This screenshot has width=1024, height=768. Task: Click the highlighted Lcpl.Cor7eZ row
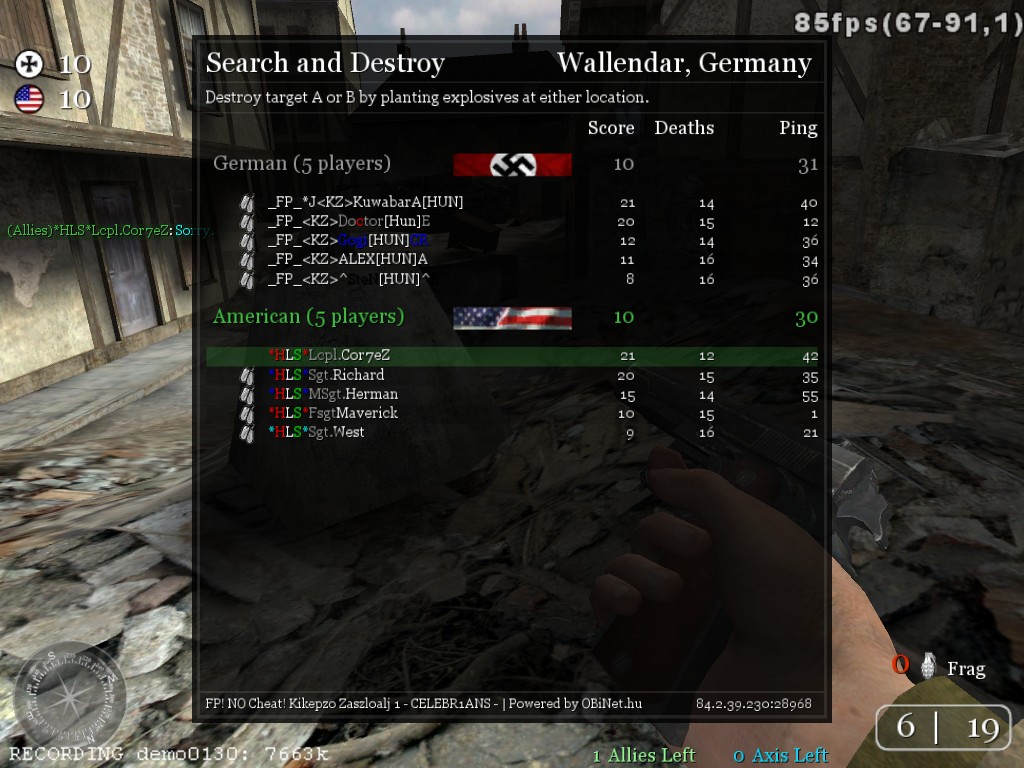(x=329, y=355)
